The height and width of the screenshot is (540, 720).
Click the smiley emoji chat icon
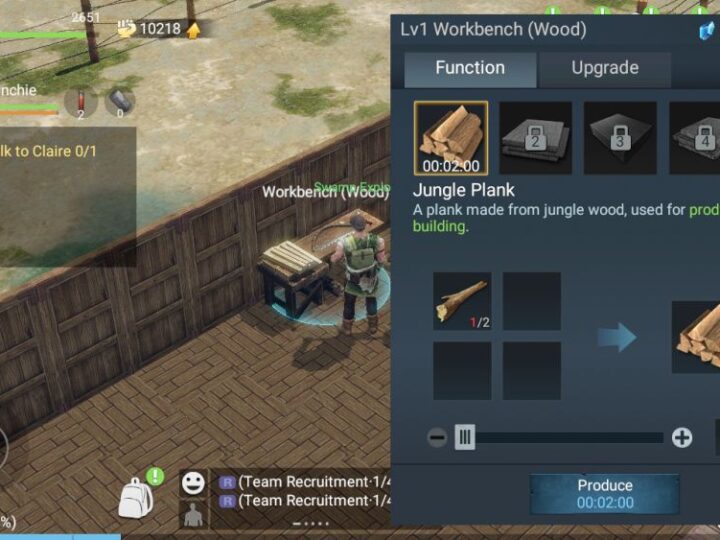[x=193, y=483]
